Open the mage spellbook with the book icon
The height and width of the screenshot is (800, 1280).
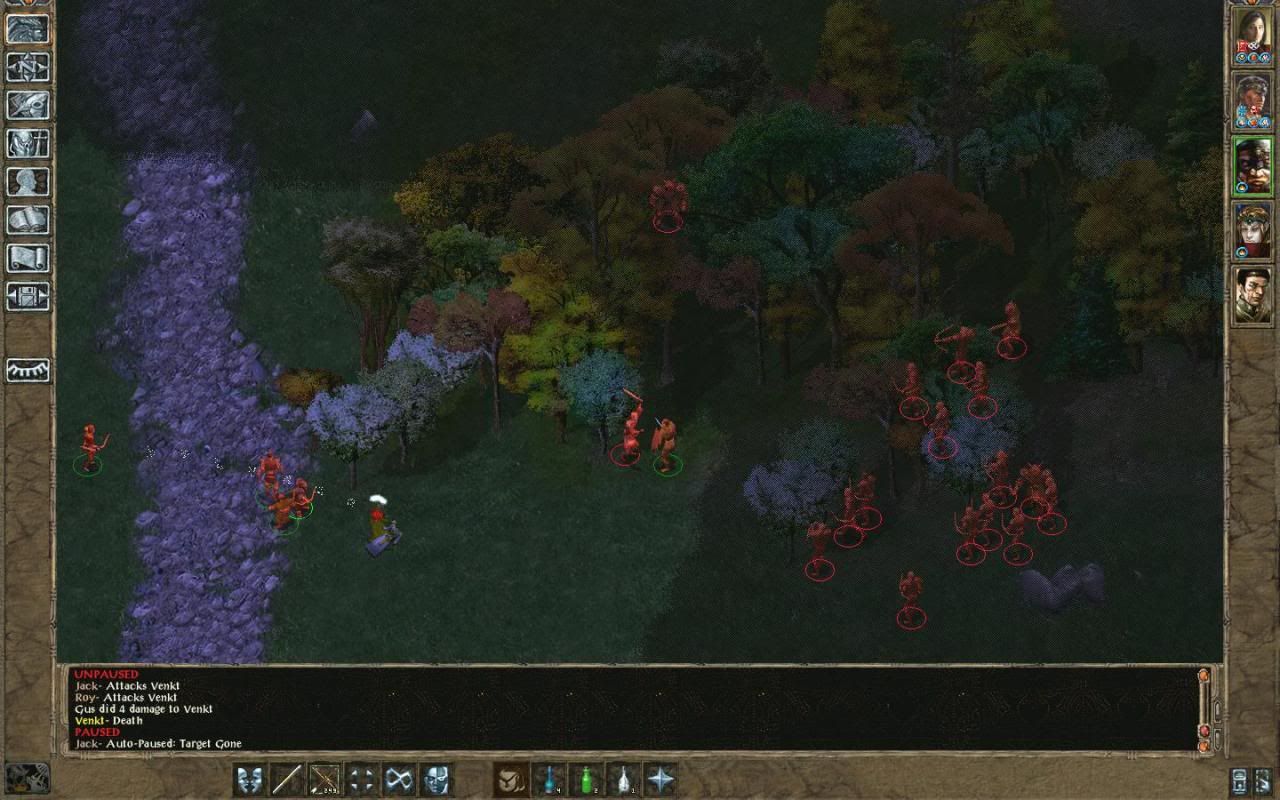coord(28,219)
